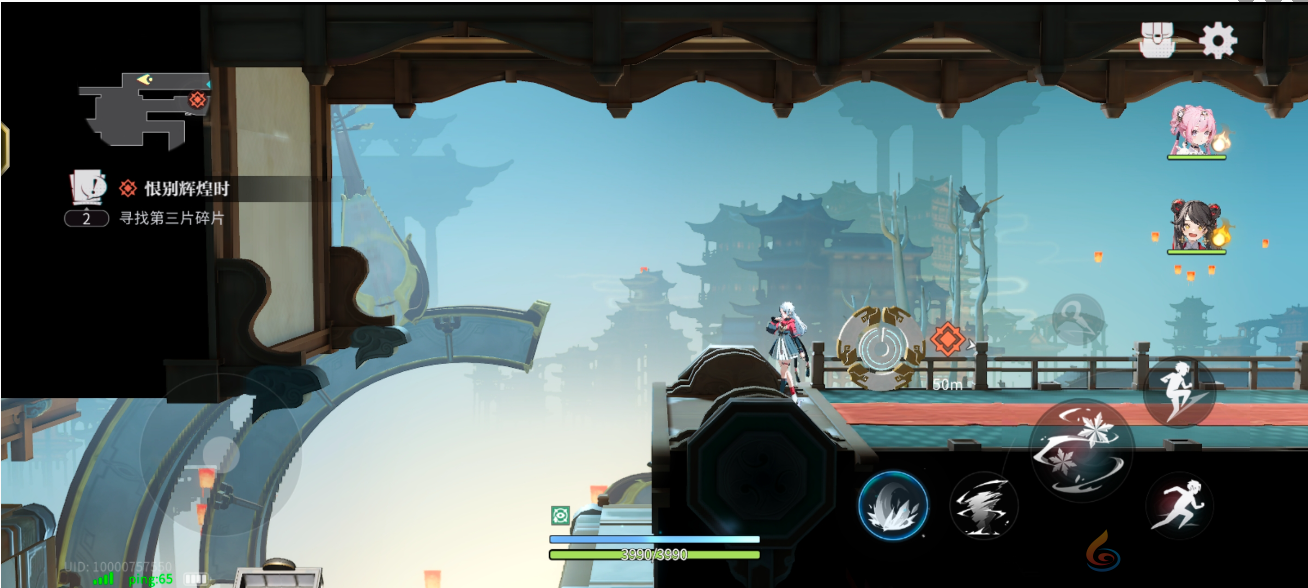Open the settings gear menu
The width and height of the screenshot is (1308, 588).
click(1218, 41)
